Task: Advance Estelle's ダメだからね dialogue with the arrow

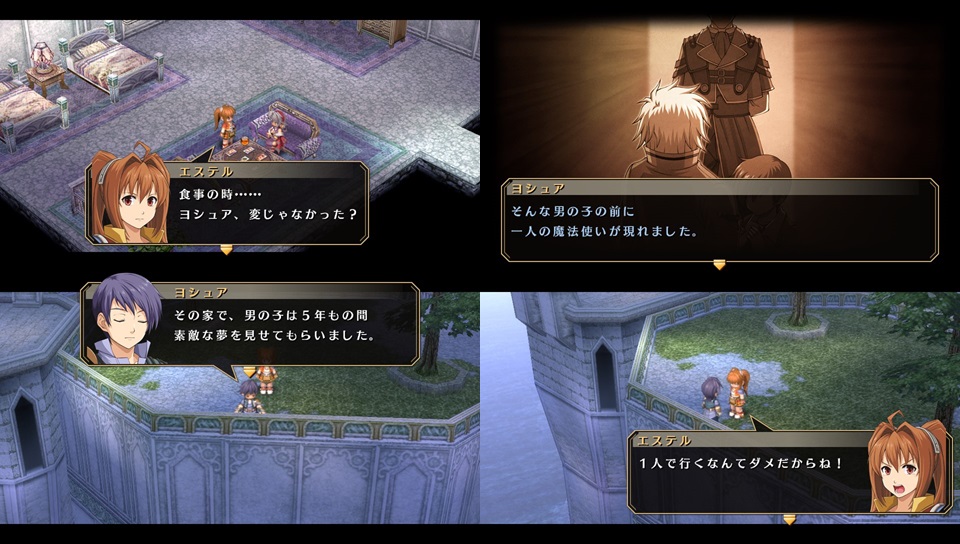Action: [x=789, y=519]
